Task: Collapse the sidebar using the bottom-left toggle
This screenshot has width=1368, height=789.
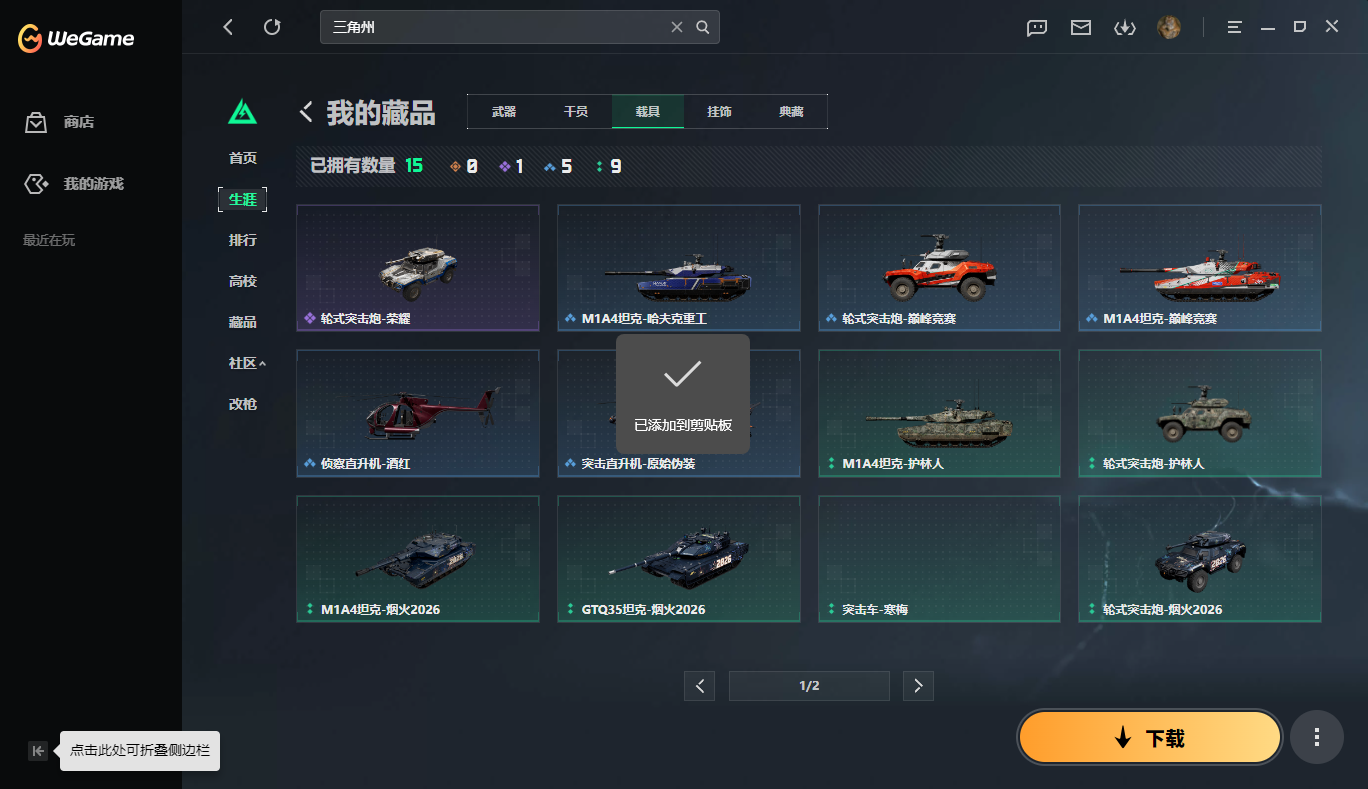Action: click(x=38, y=750)
